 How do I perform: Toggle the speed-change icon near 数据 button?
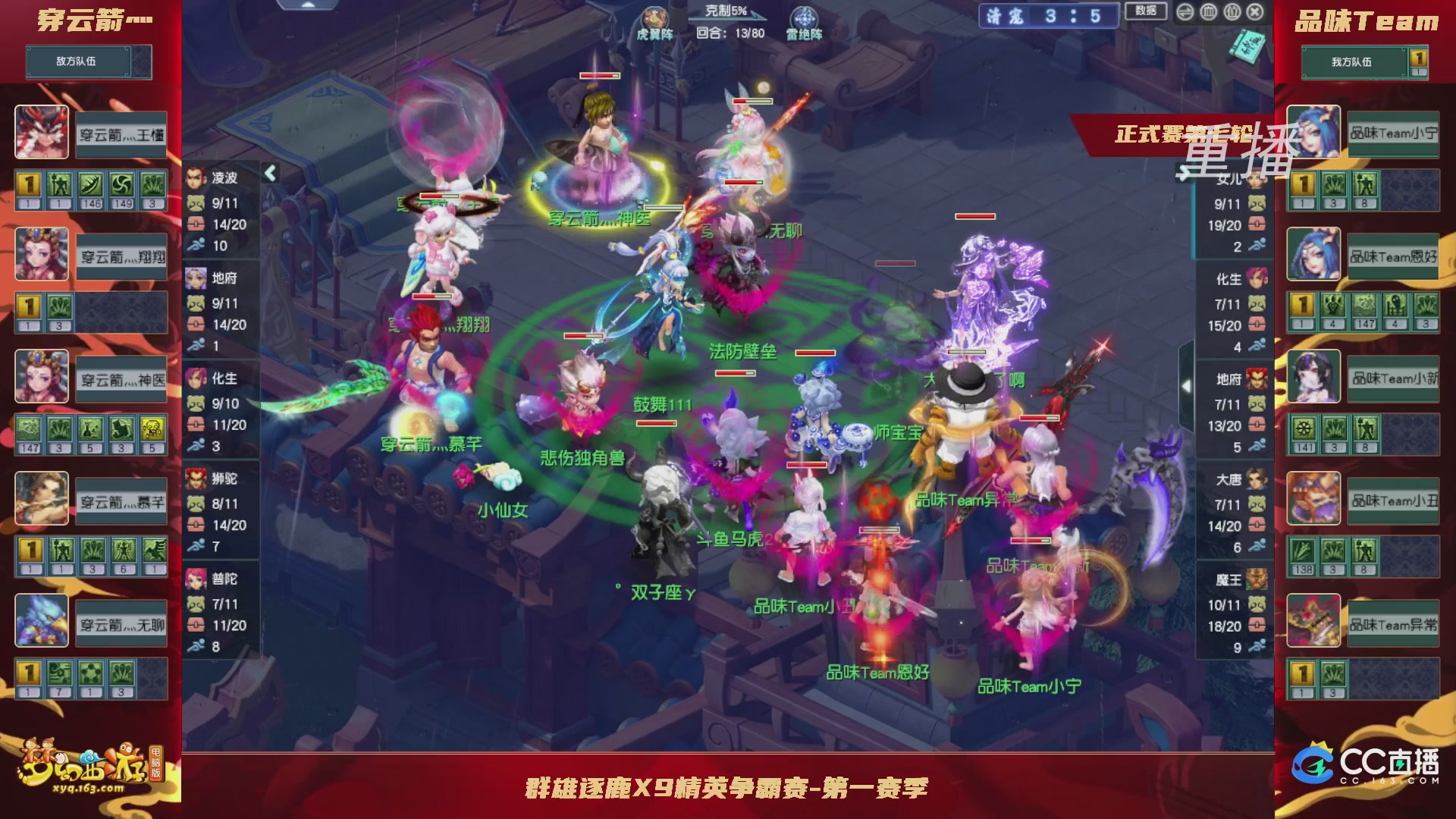click(x=1185, y=12)
